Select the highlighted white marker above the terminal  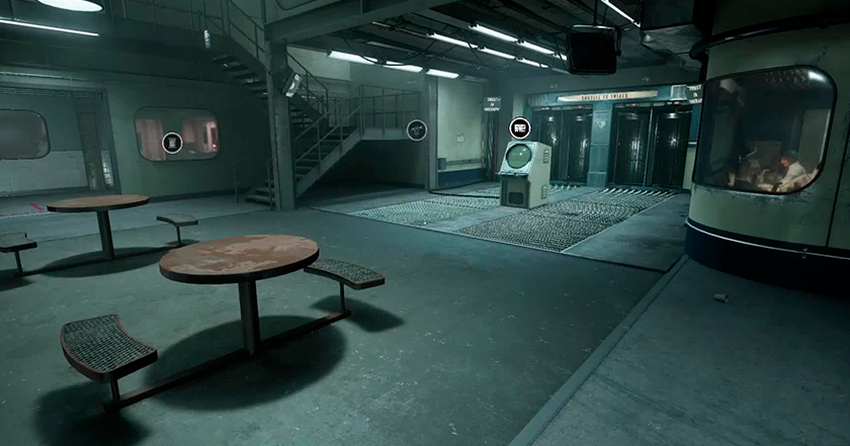519,128
